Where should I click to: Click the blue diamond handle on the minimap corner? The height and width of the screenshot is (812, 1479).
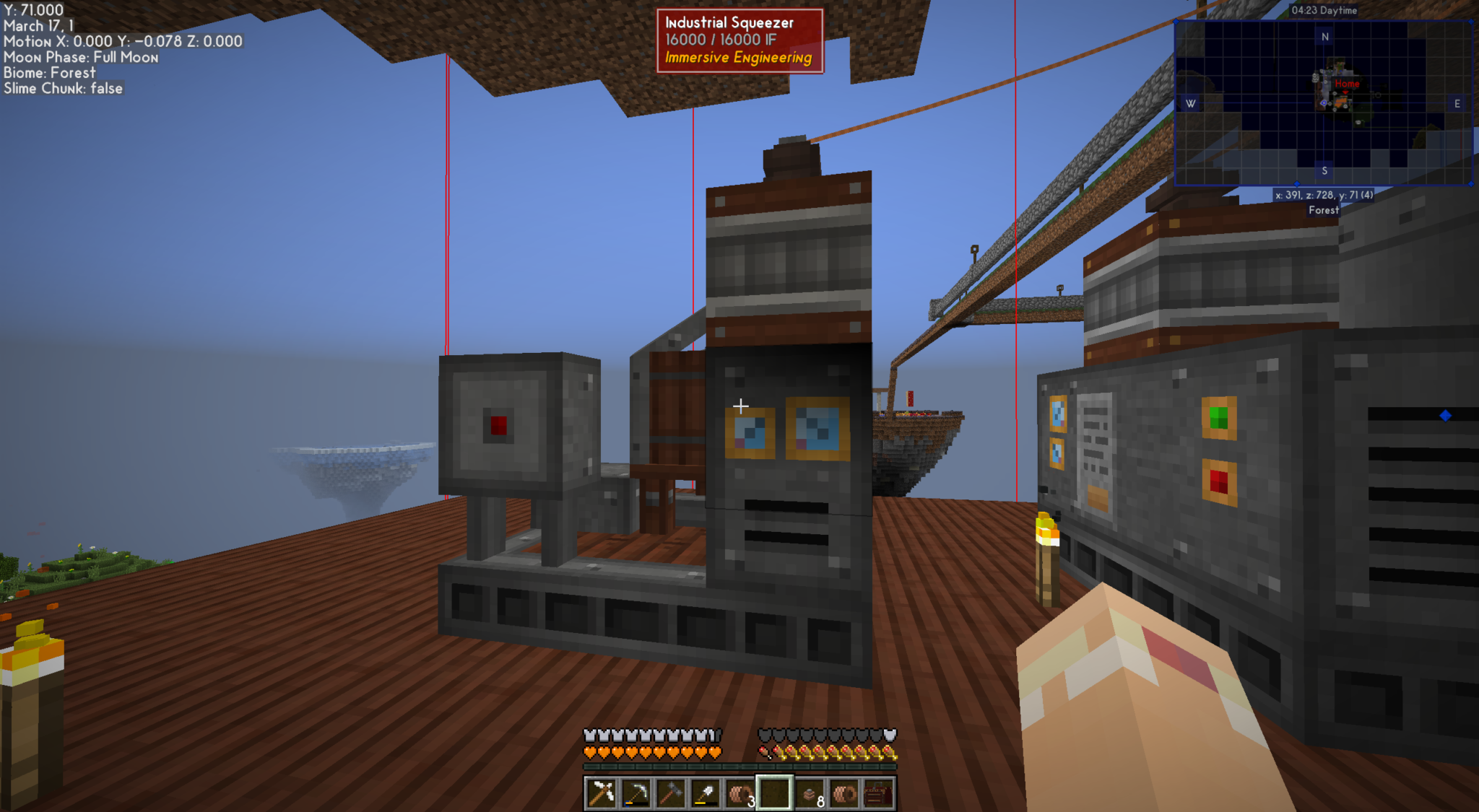click(1471, 21)
